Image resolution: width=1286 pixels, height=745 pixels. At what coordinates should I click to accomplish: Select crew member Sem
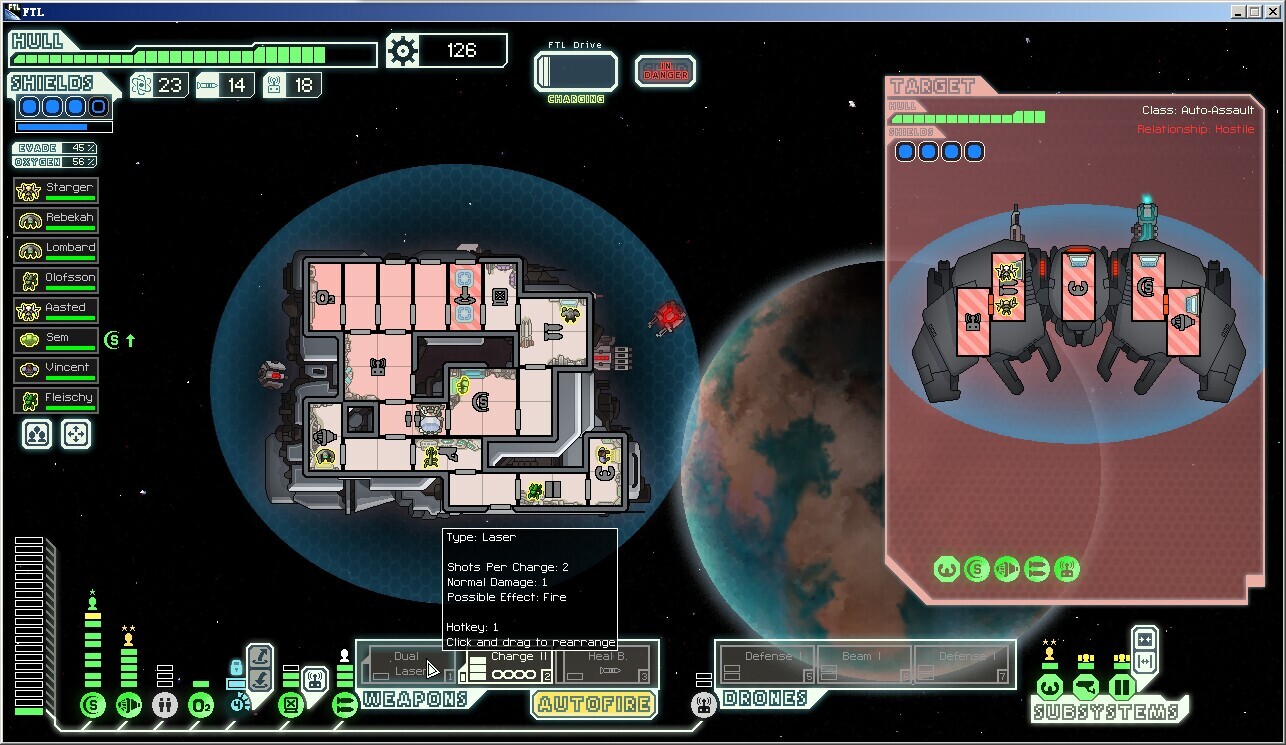[x=57, y=339]
